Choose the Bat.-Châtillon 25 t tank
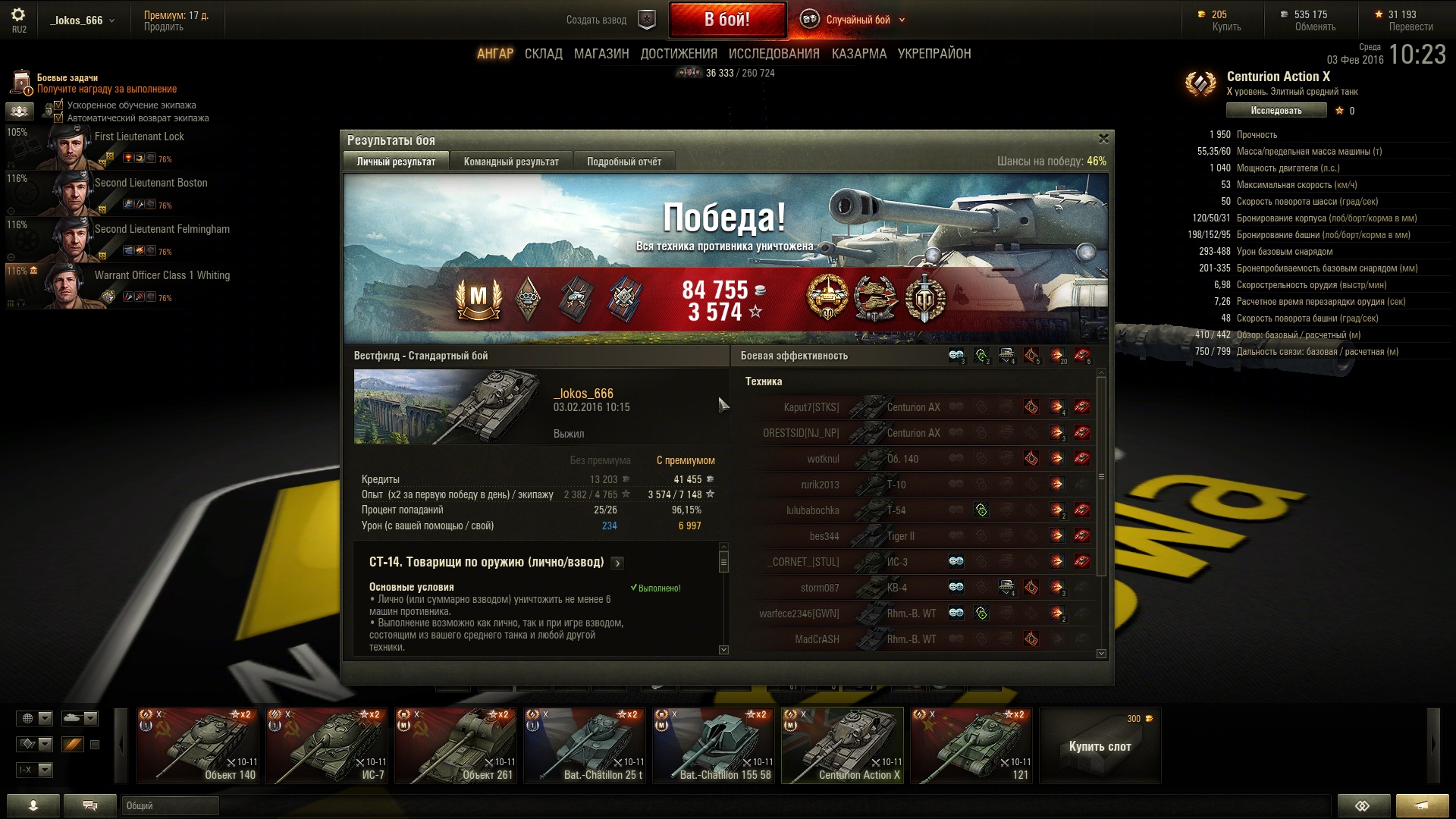The image size is (1456, 819). tap(585, 745)
